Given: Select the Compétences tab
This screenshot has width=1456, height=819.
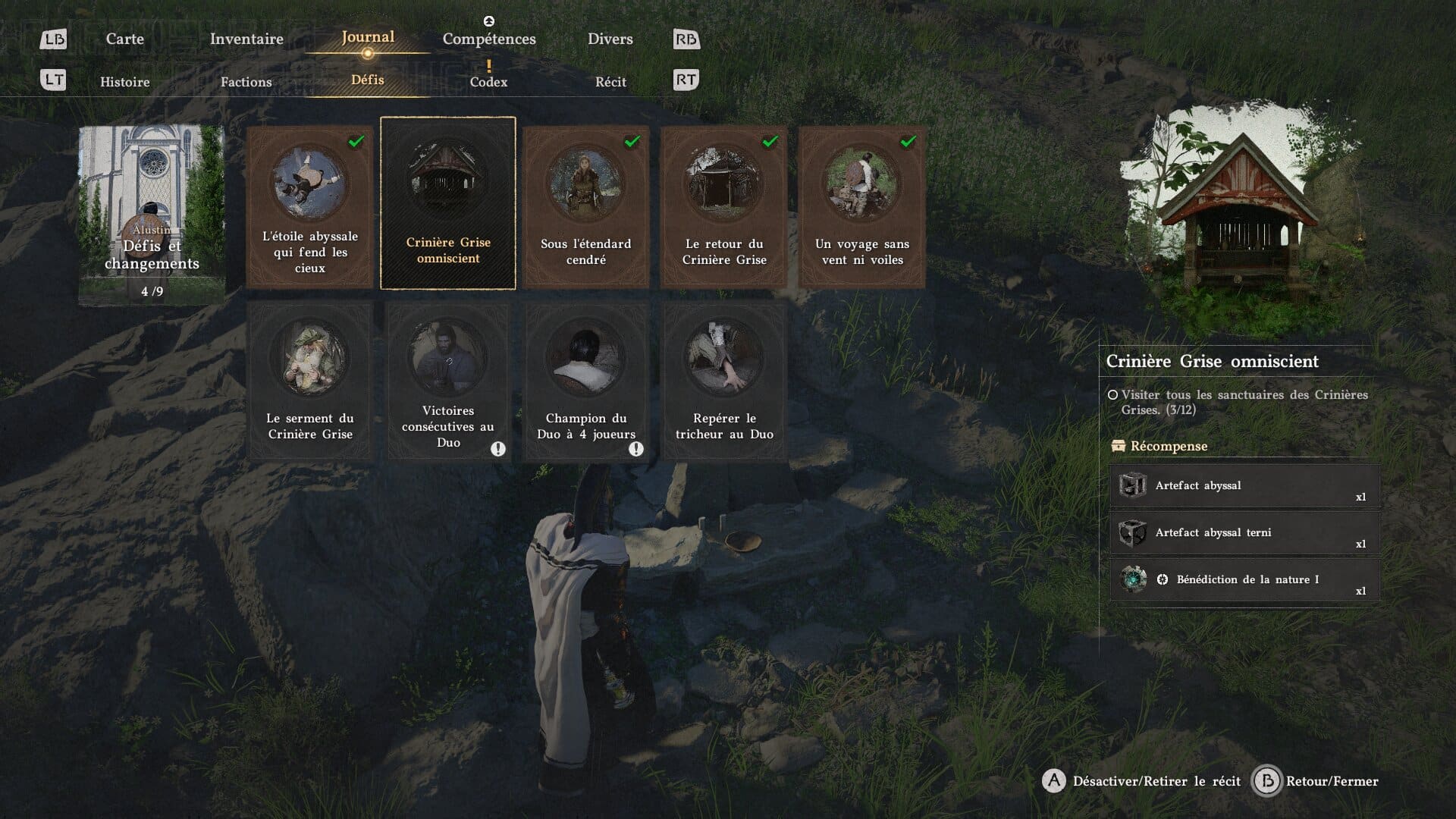Looking at the screenshot, I should click(x=489, y=39).
